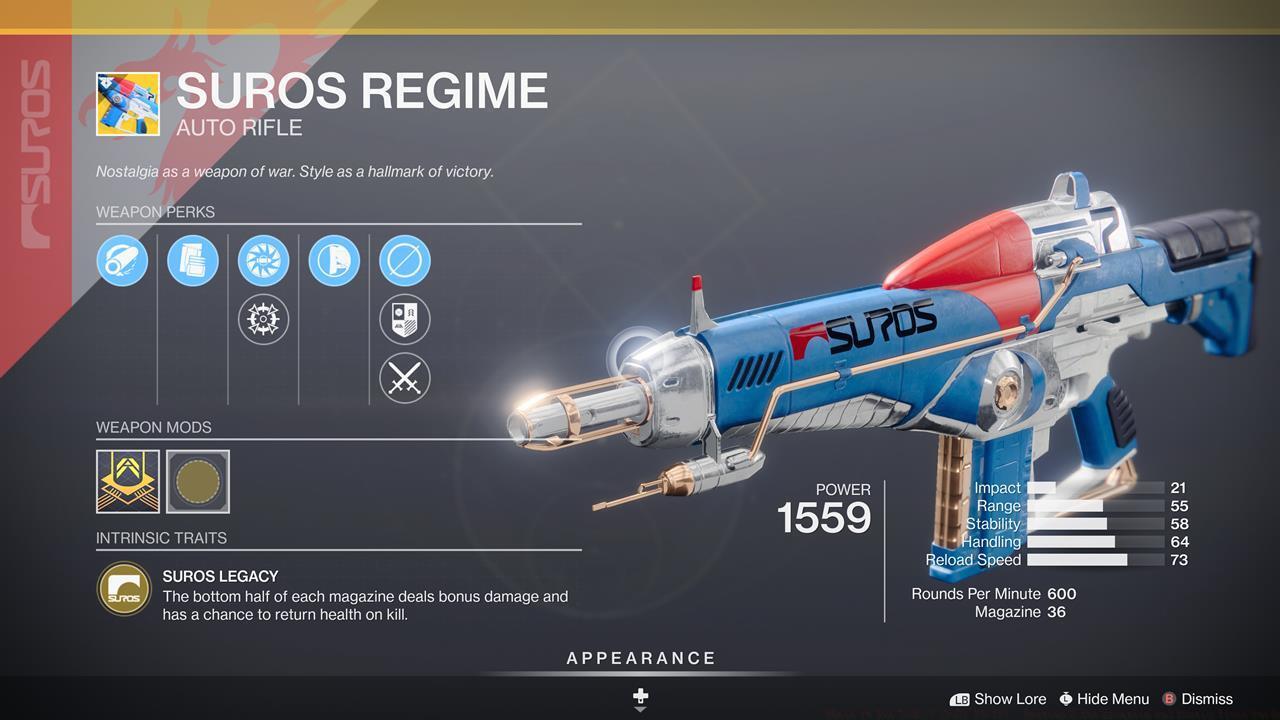
Task: Select the equipped trait perk in column five
Action: click(404, 261)
